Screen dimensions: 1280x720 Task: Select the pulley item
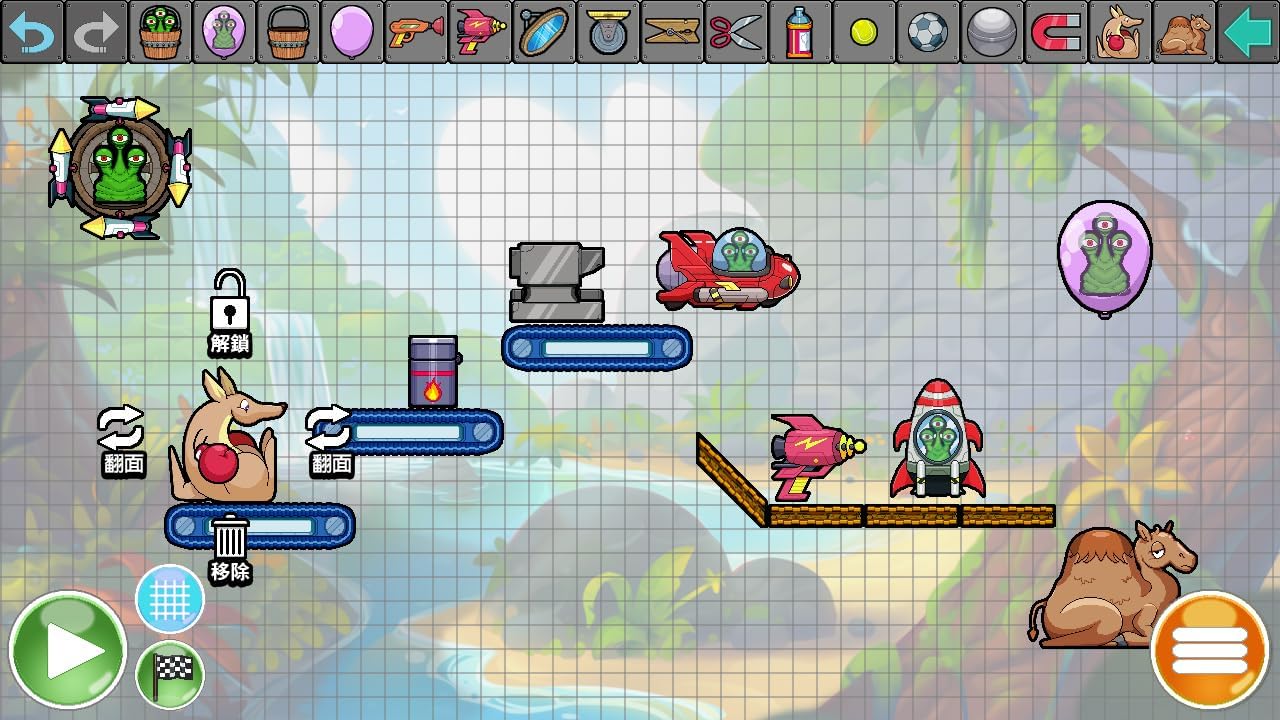[607, 30]
